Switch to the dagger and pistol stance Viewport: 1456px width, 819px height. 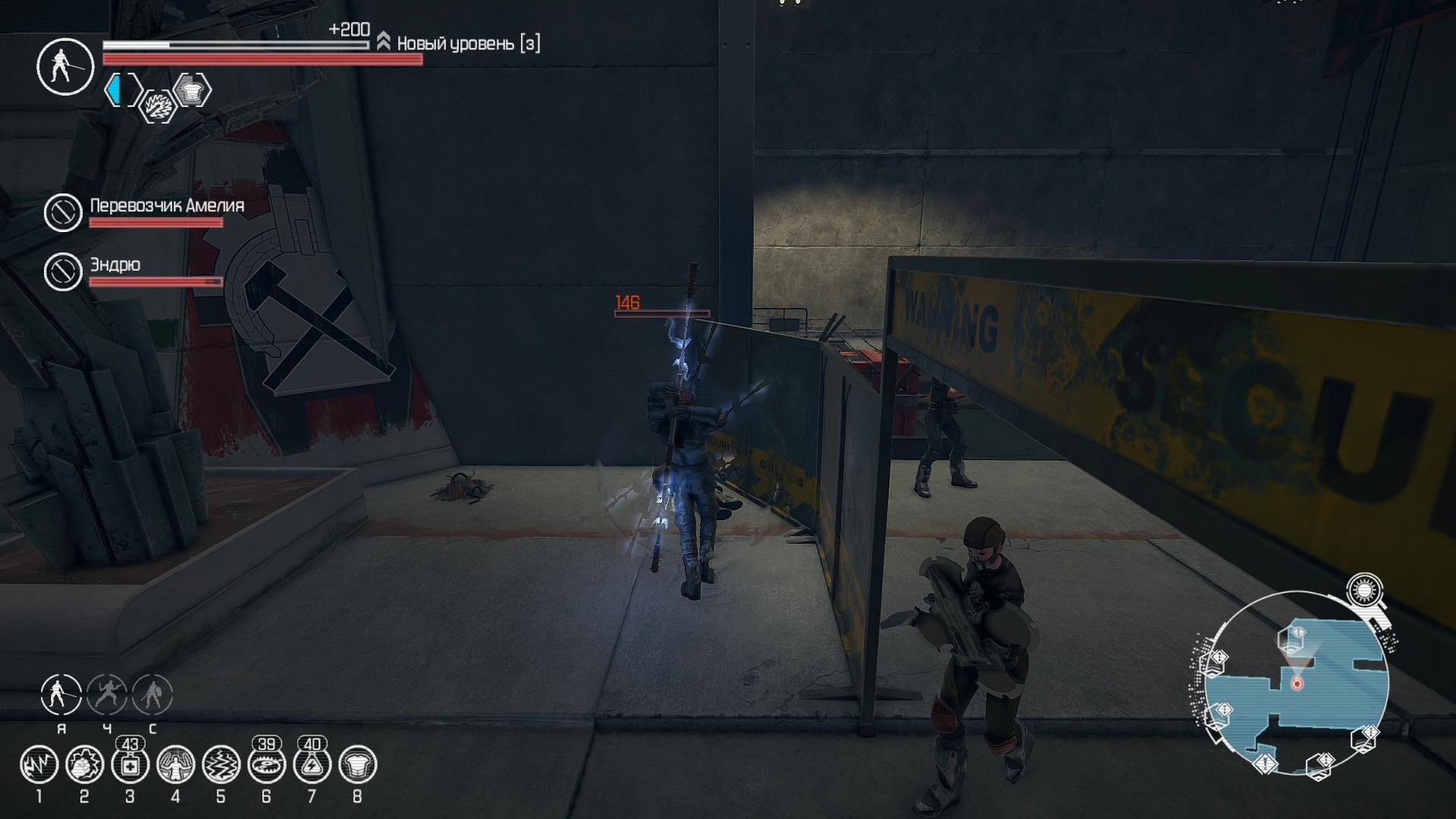click(107, 695)
